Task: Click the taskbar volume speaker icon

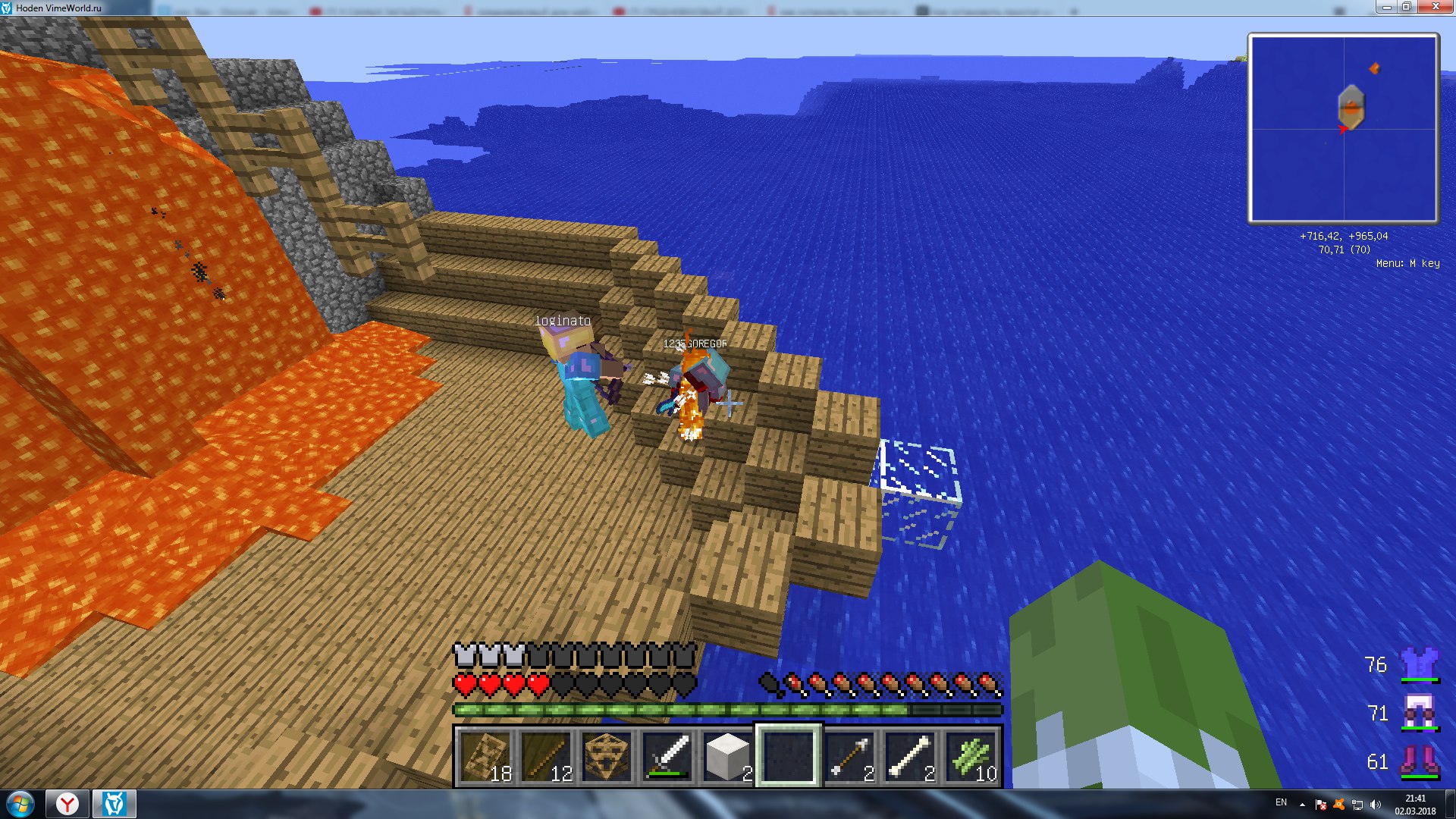Action: pos(1376,805)
